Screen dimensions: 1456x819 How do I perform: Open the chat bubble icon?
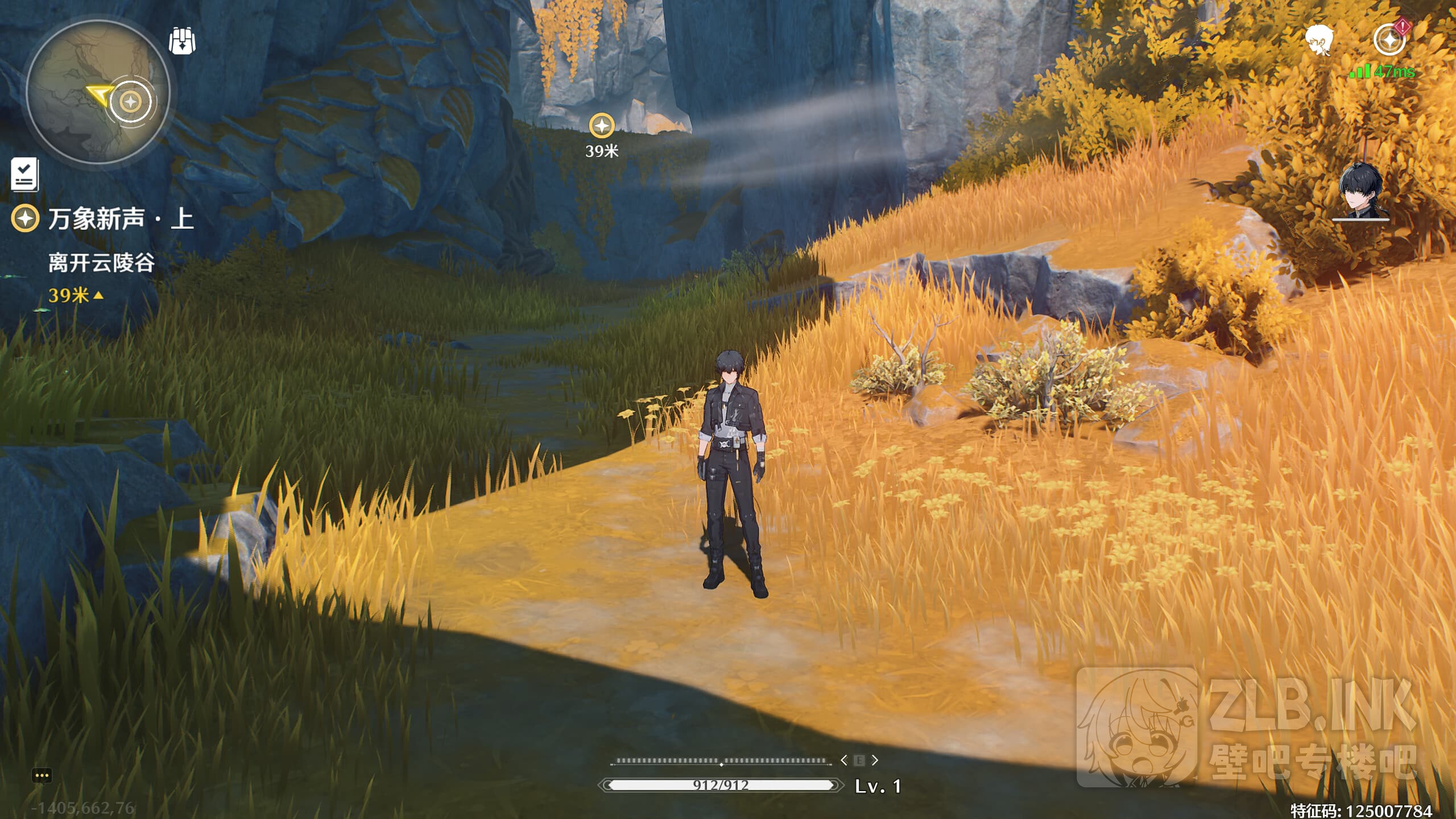pyautogui.click(x=42, y=776)
